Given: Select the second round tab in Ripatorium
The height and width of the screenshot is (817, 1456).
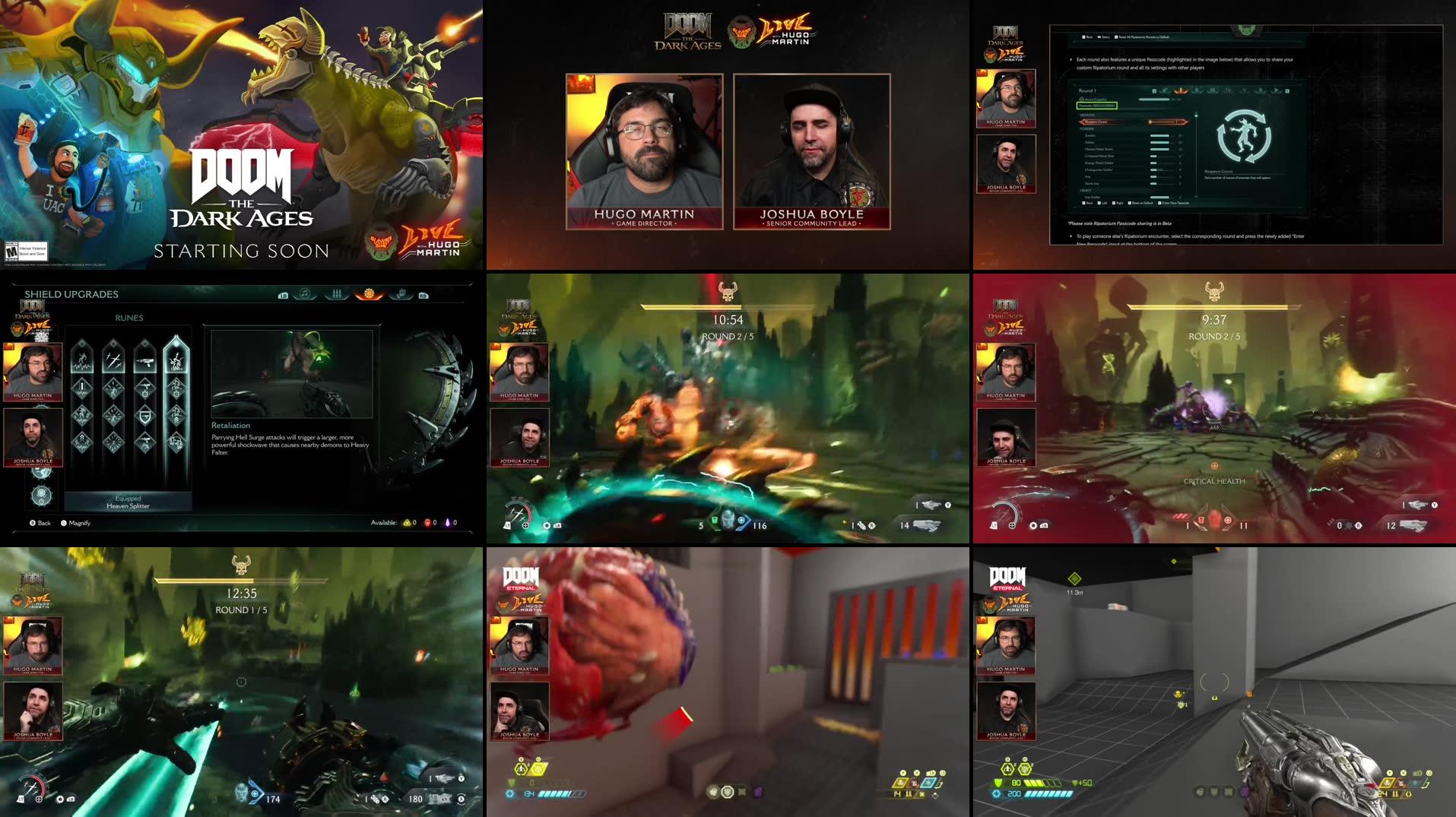Looking at the screenshot, I should pyautogui.click(x=1198, y=90).
